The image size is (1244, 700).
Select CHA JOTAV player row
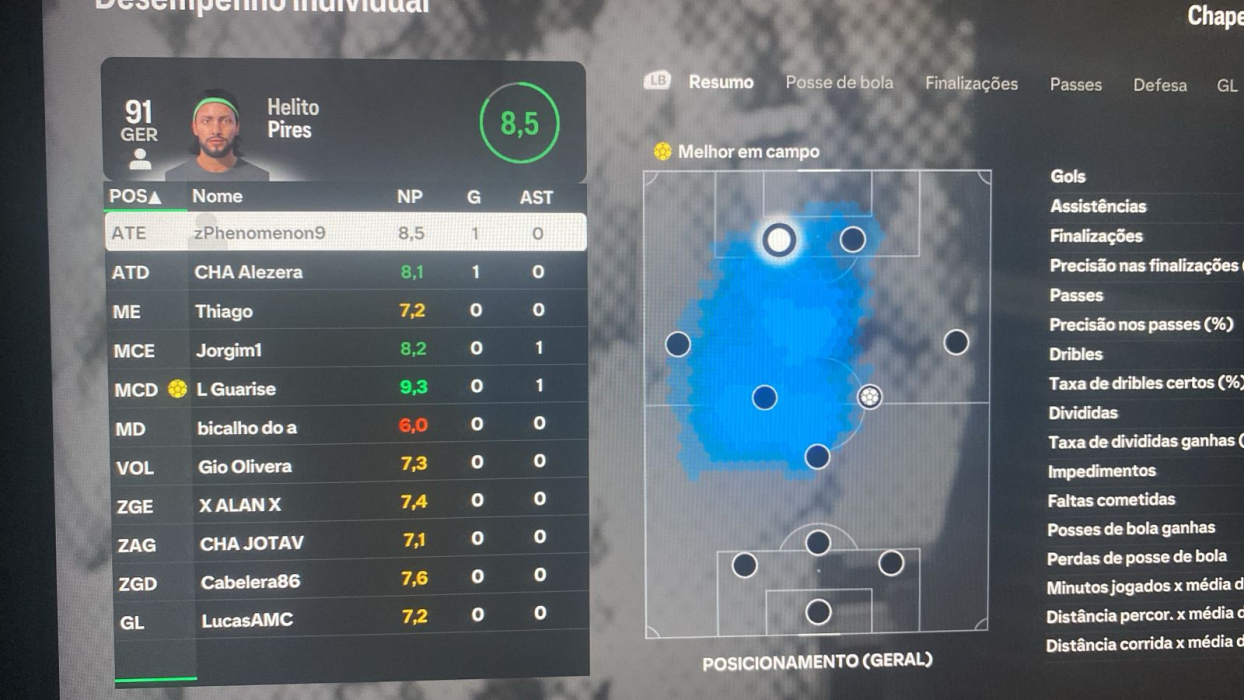tap(345, 544)
